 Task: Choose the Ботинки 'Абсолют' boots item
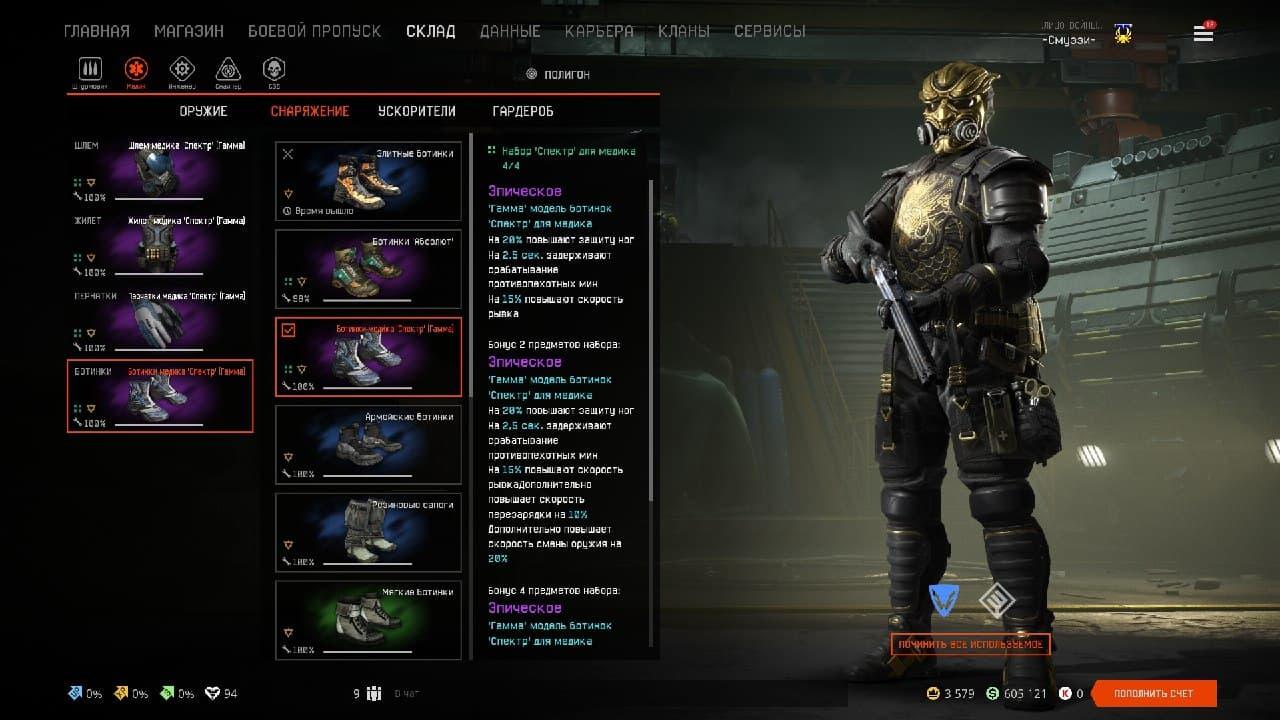coord(368,269)
